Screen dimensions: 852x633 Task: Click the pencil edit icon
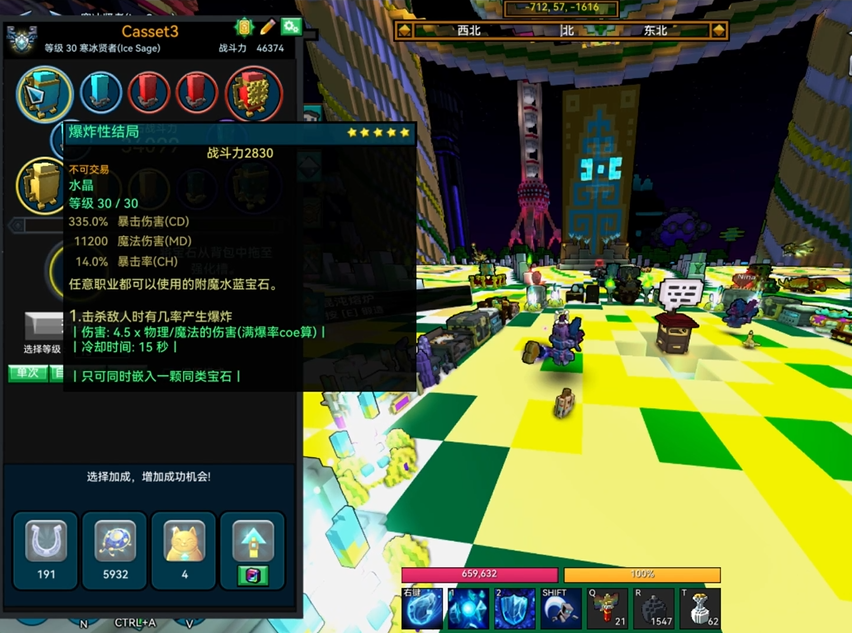point(268,27)
